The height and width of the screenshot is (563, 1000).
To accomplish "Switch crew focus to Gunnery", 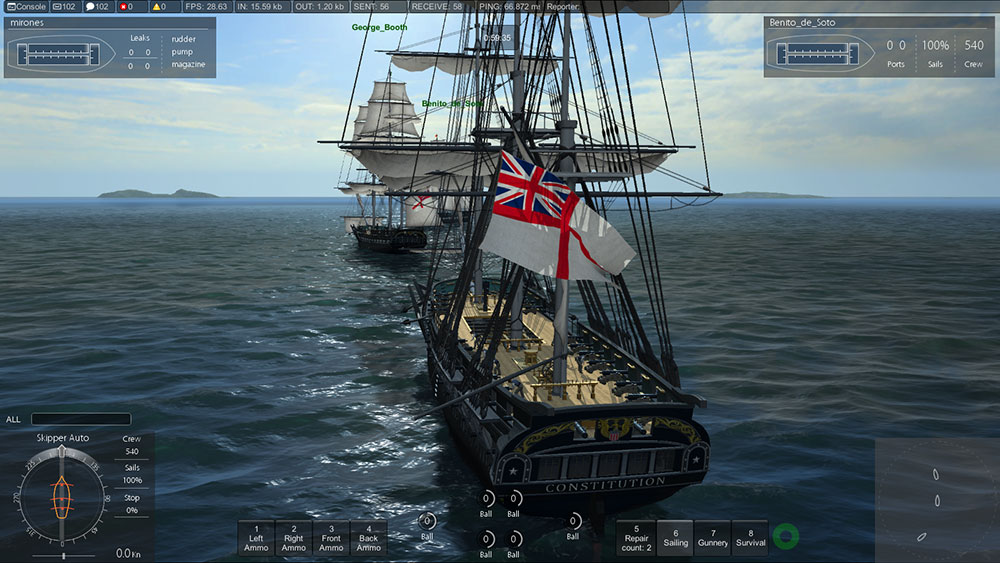I will [713, 538].
